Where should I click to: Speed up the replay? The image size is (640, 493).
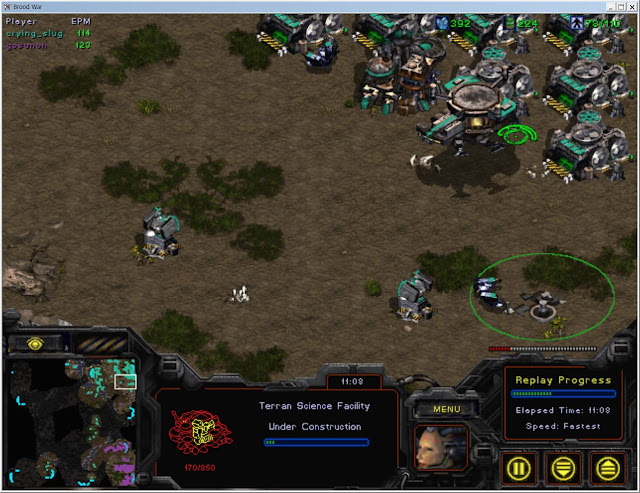tap(607, 465)
